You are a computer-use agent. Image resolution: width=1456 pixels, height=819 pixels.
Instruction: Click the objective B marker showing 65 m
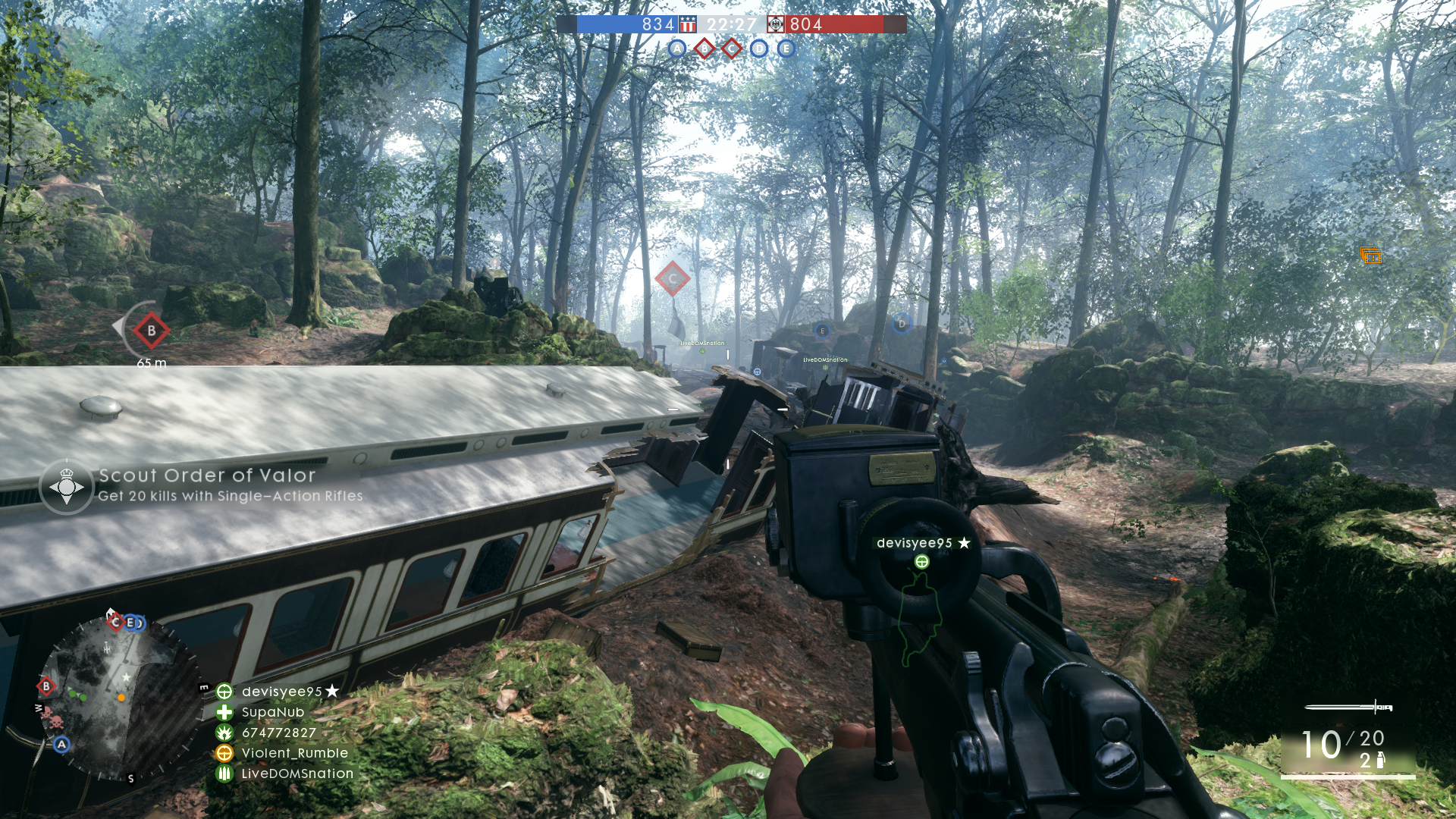pos(151,331)
